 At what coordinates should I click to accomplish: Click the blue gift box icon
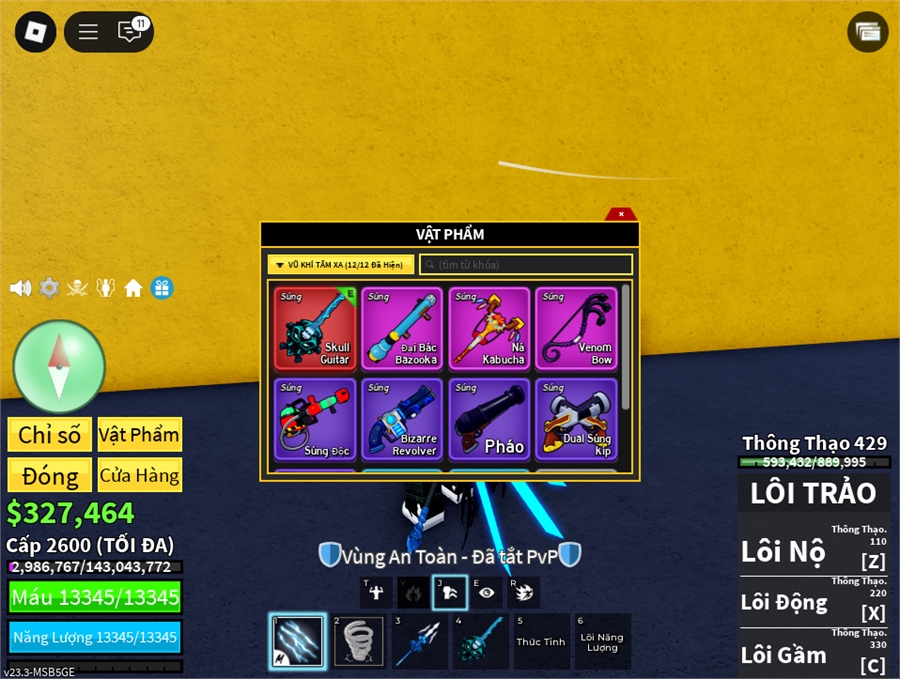pos(162,289)
